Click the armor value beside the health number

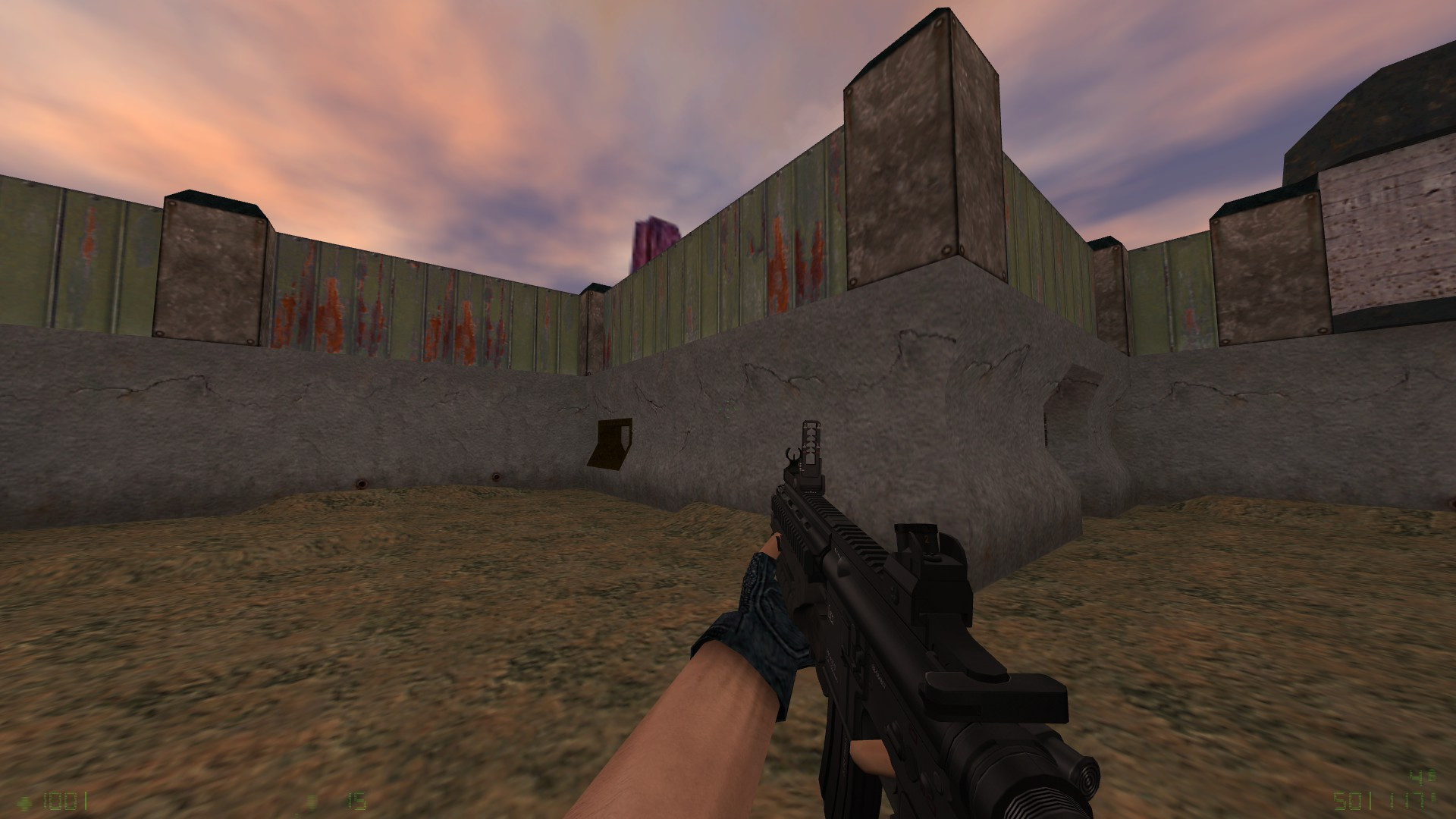click(86, 801)
